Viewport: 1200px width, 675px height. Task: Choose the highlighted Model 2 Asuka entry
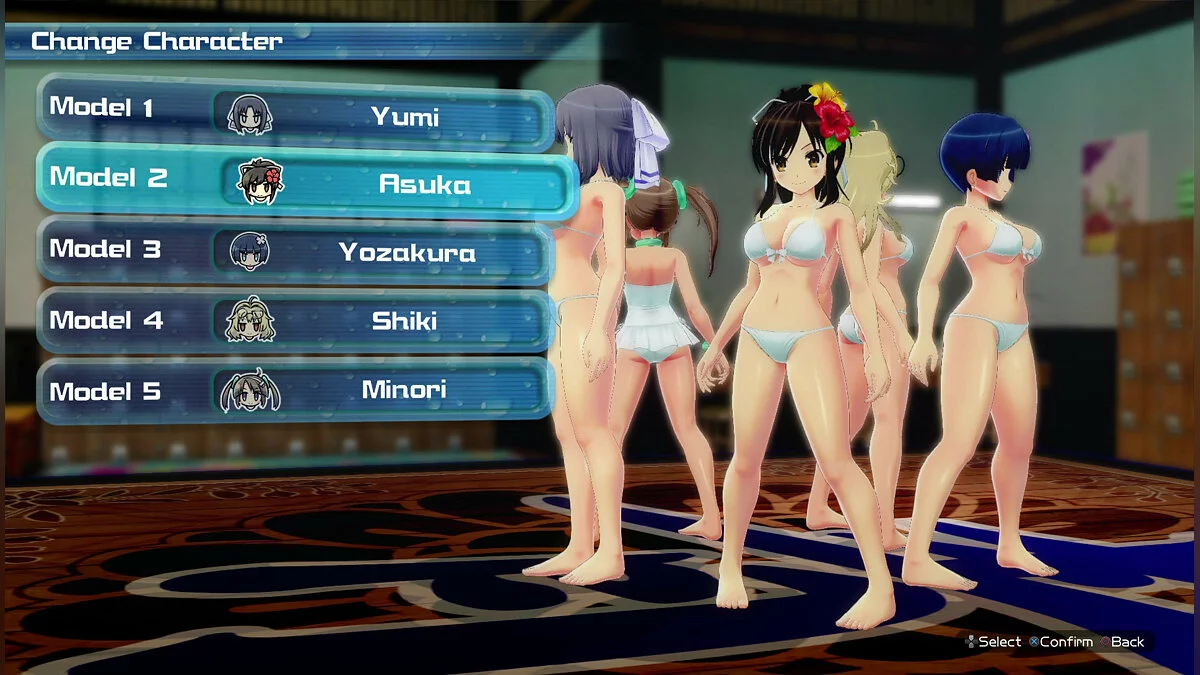click(x=308, y=181)
